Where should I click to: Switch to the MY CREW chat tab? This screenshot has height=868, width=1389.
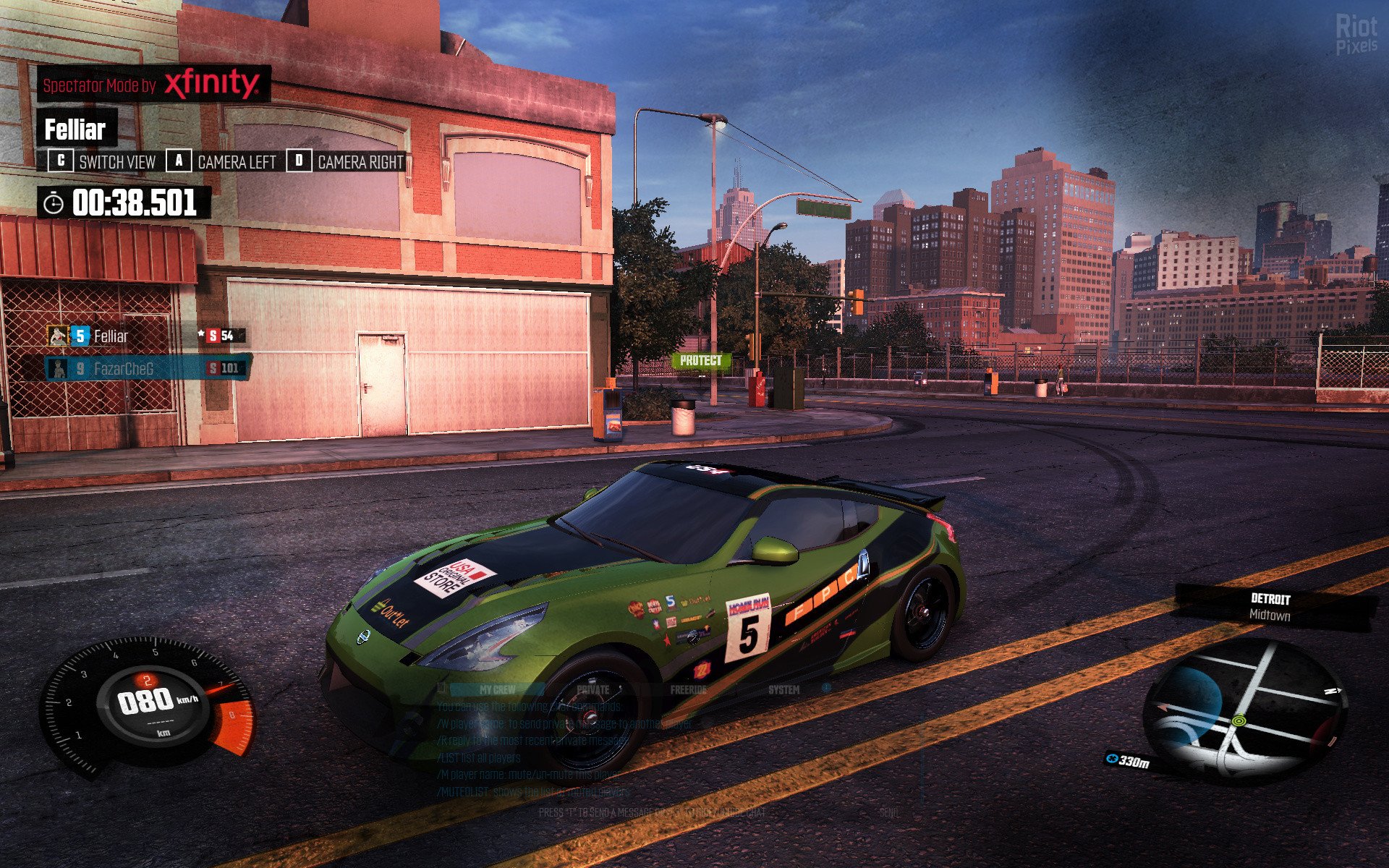click(497, 690)
